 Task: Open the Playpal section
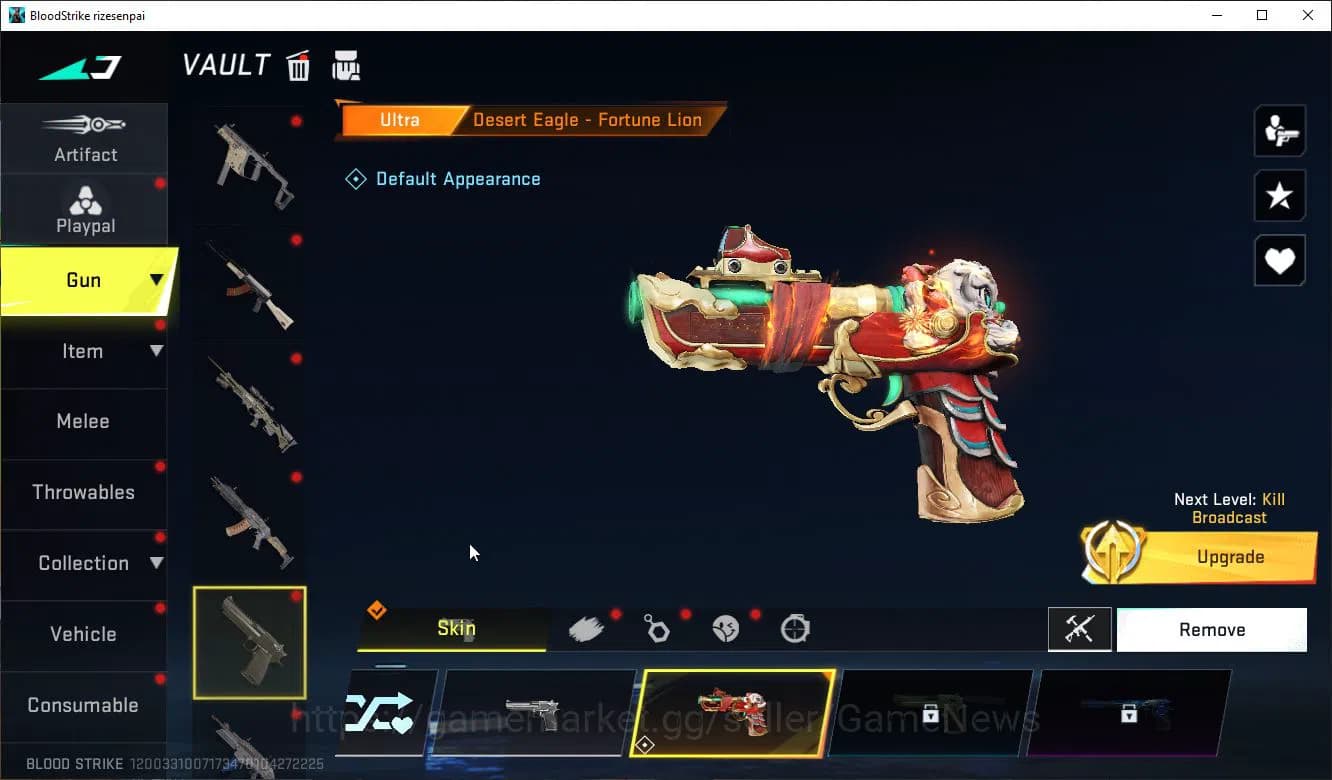pos(85,209)
